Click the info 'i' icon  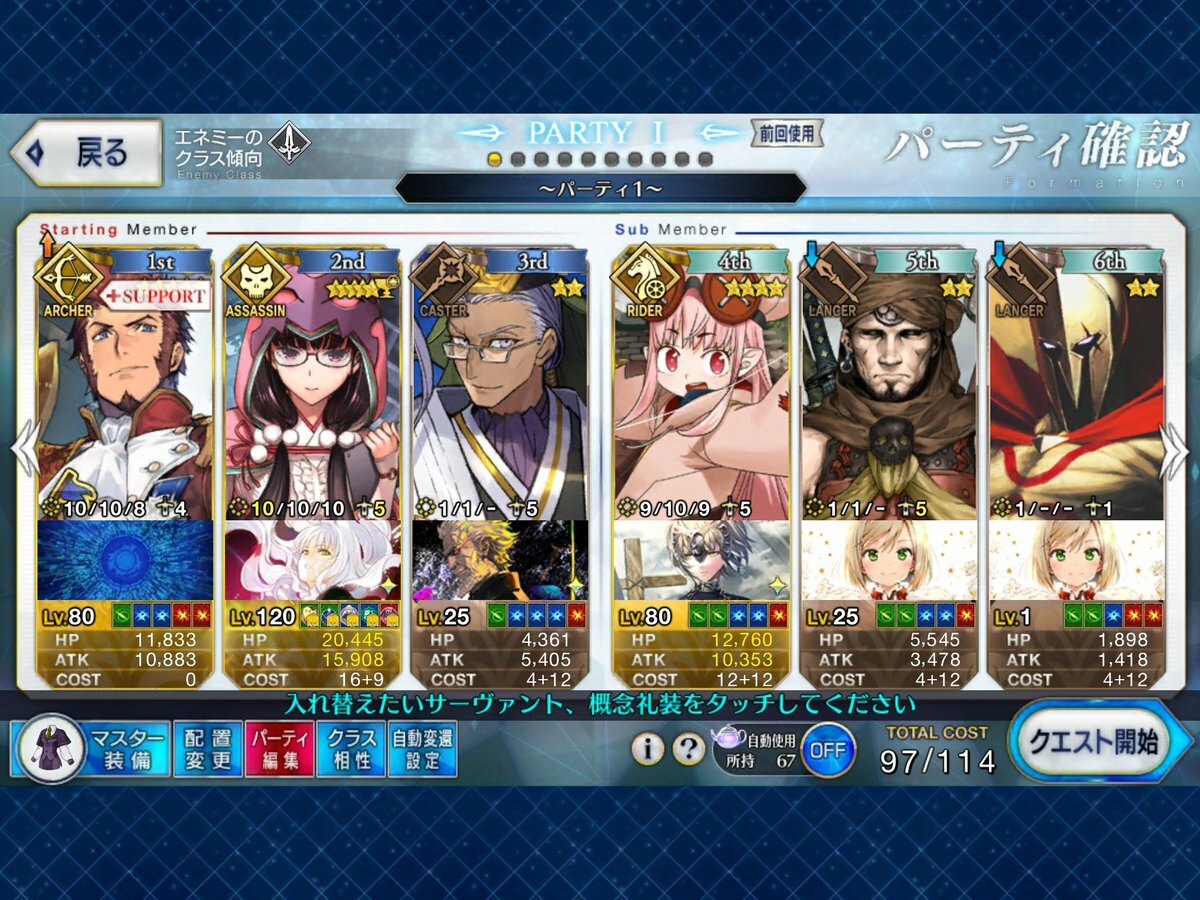647,748
